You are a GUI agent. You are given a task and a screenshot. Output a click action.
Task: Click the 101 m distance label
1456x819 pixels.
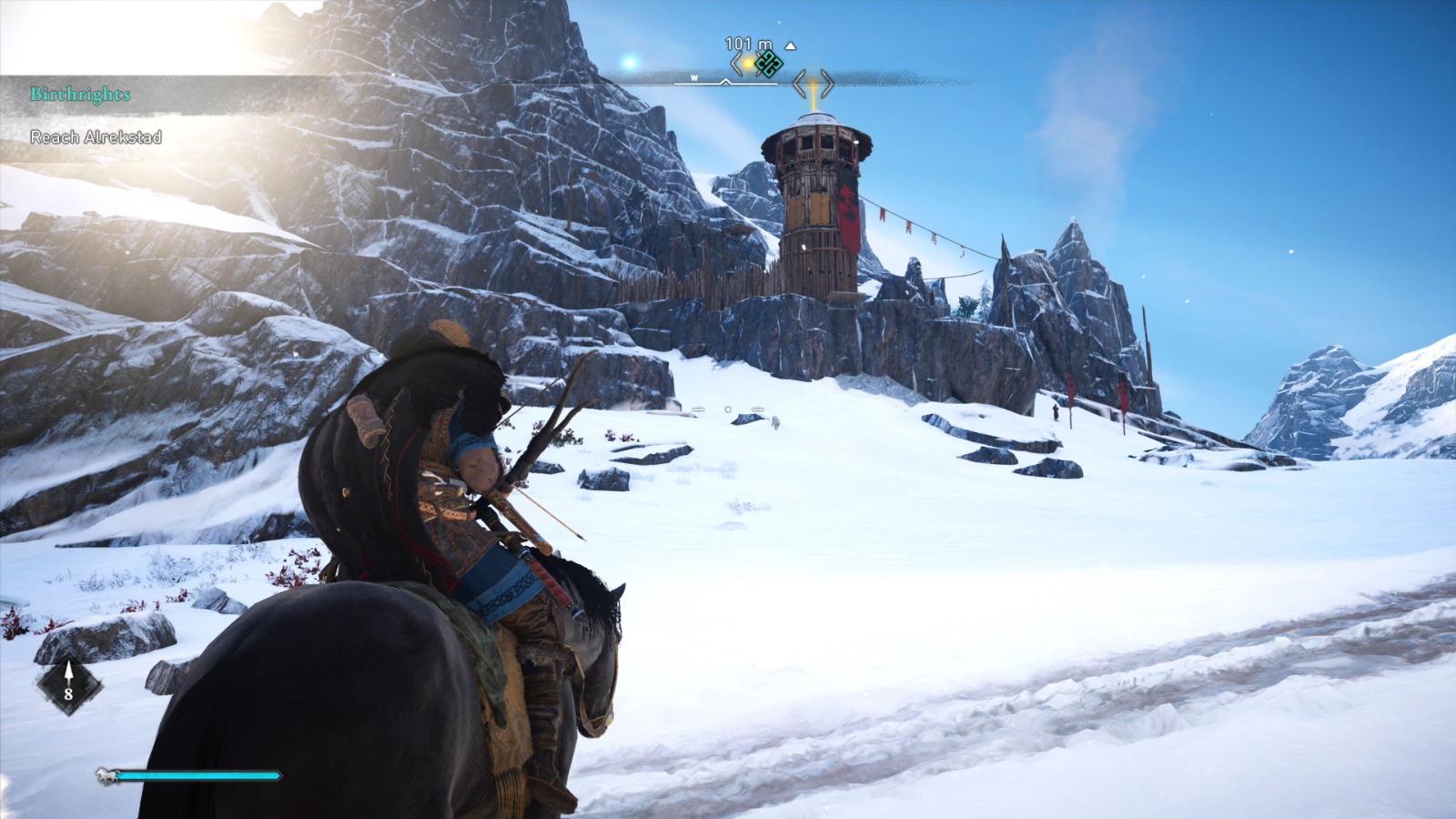[748, 43]
